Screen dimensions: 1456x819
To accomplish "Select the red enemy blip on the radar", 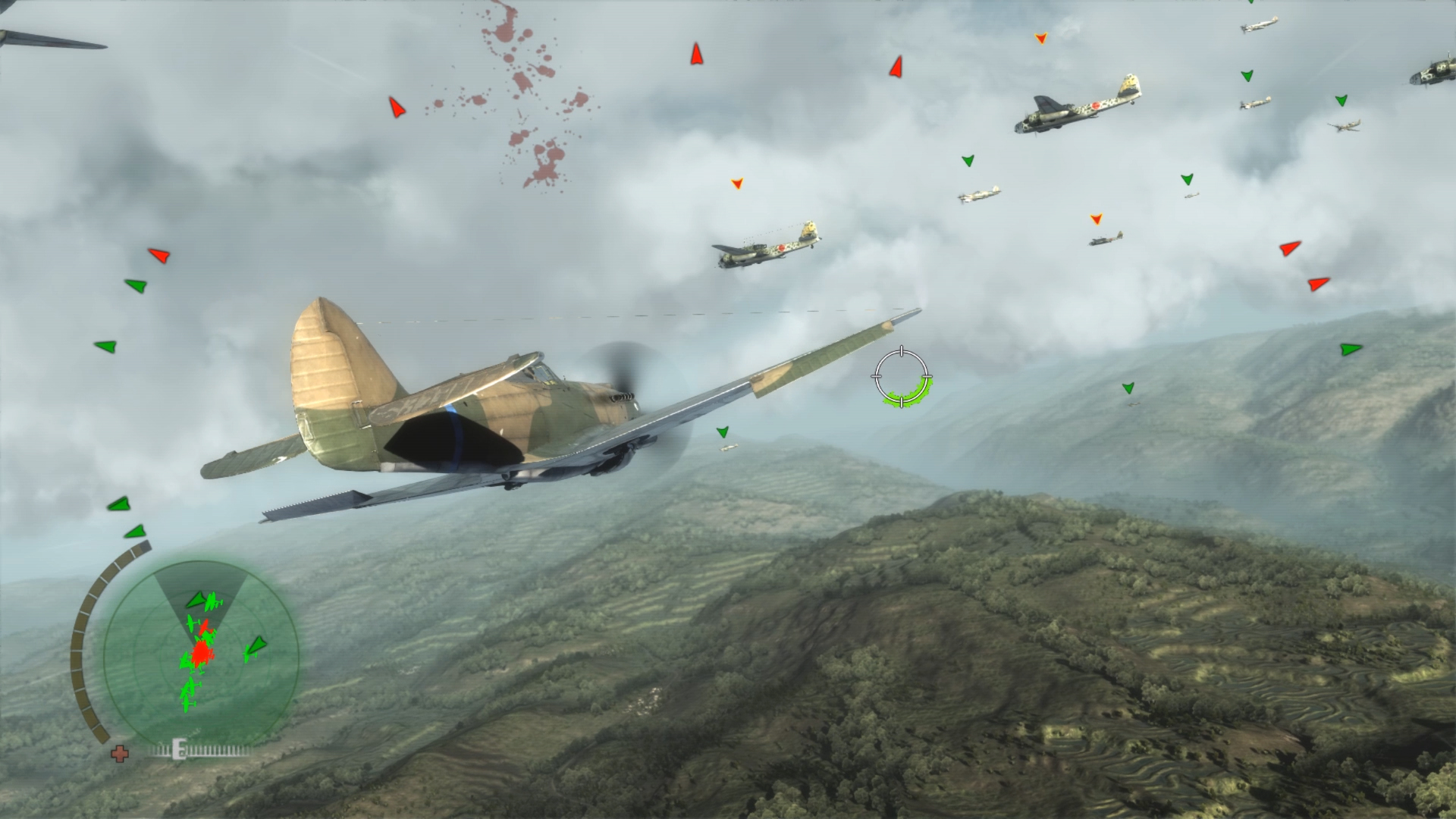I will pyautogui.click(x=201, y=653).
